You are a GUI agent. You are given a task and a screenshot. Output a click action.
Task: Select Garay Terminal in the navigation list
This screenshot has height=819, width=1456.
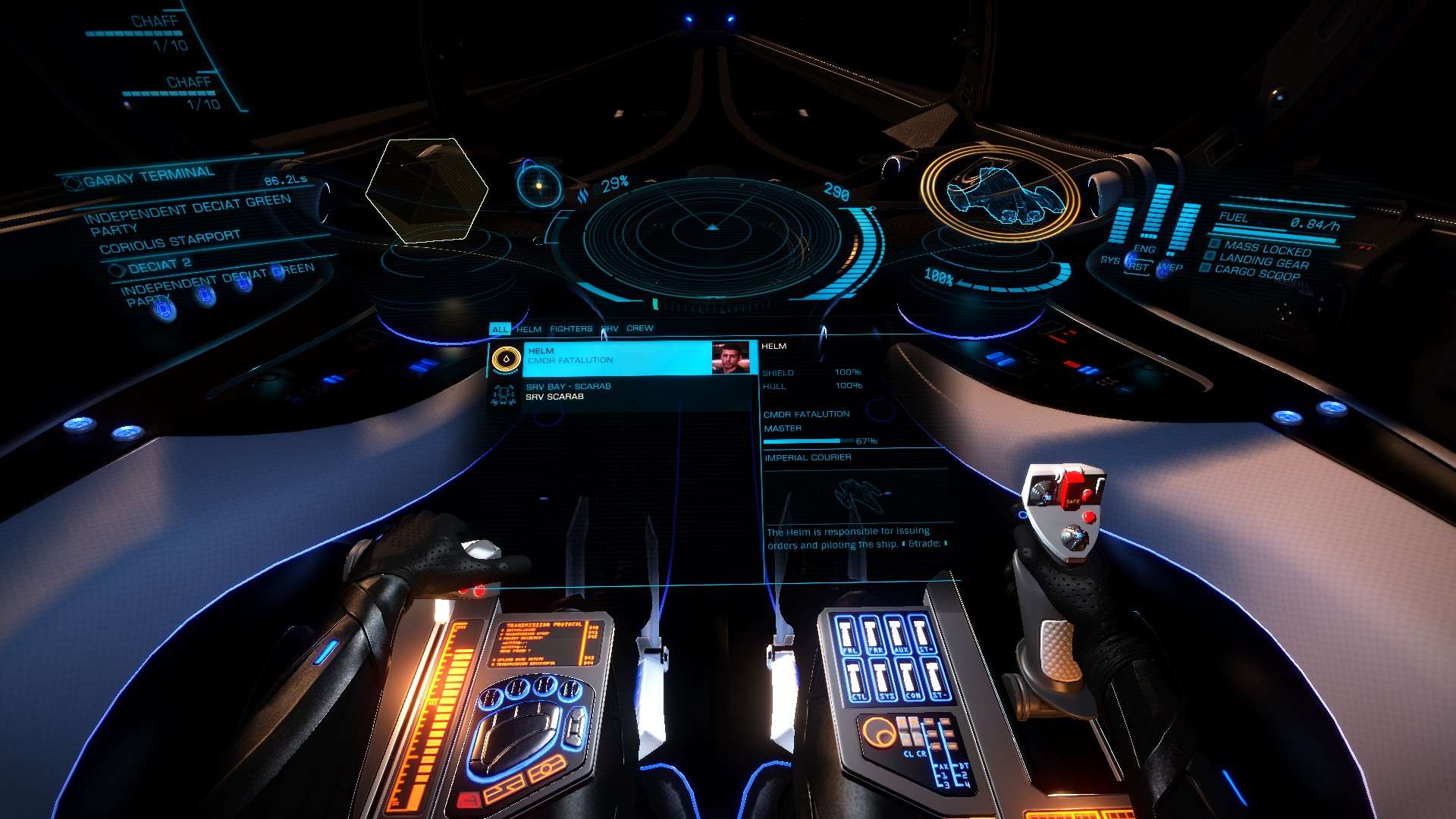[149, 177]
